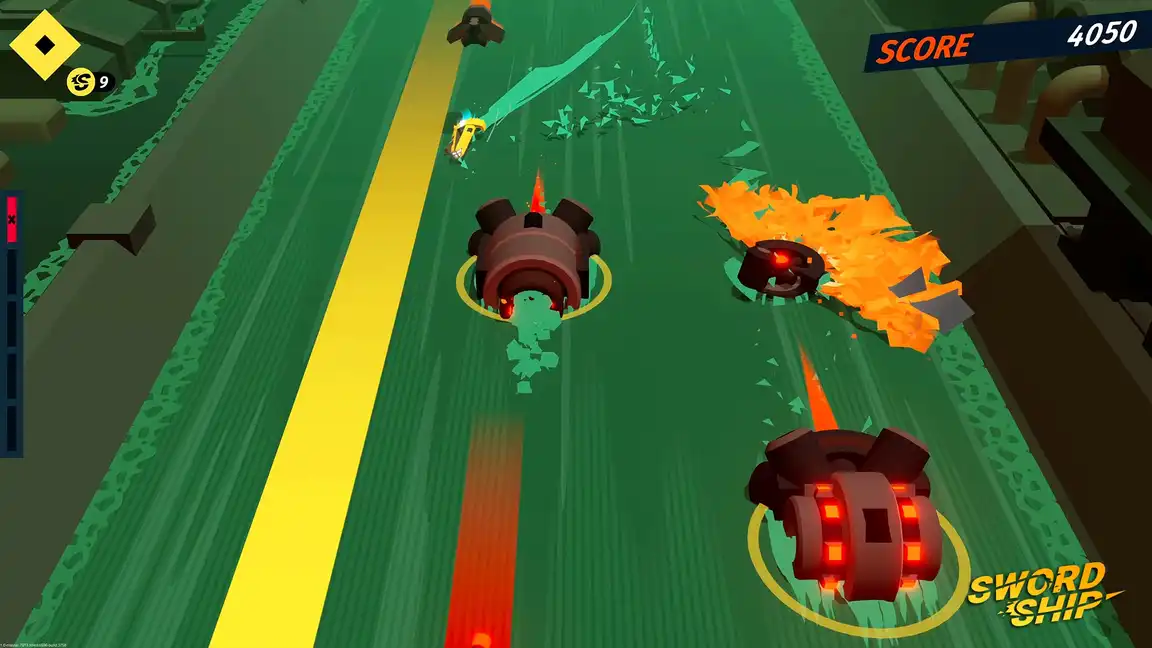Select the yellow S coin icon
Viewport: 1152px width, 648px height.
pyautogui.click(x=81, y=82)
